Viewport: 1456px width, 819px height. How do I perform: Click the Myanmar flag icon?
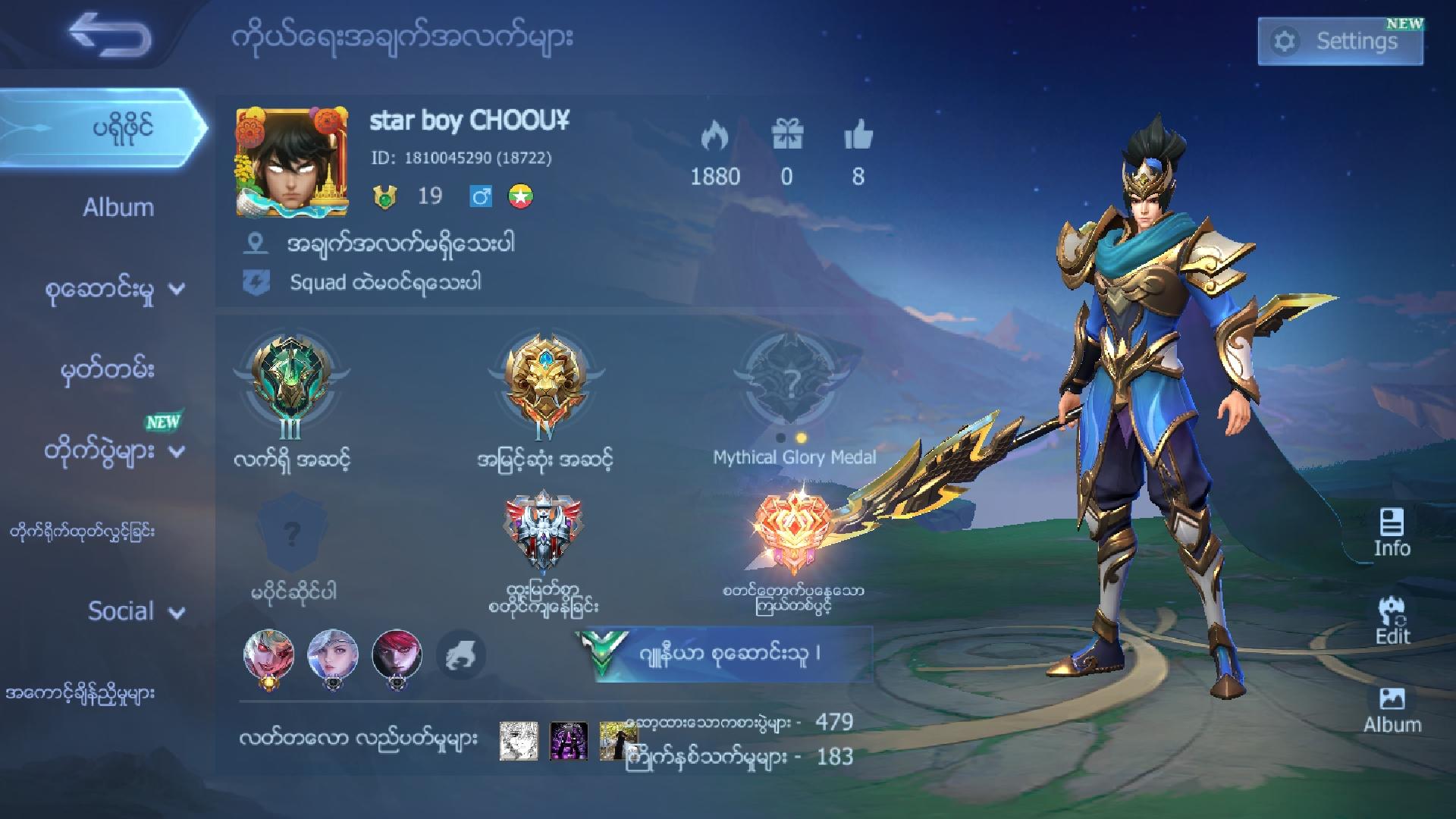(x=522, y=196)
